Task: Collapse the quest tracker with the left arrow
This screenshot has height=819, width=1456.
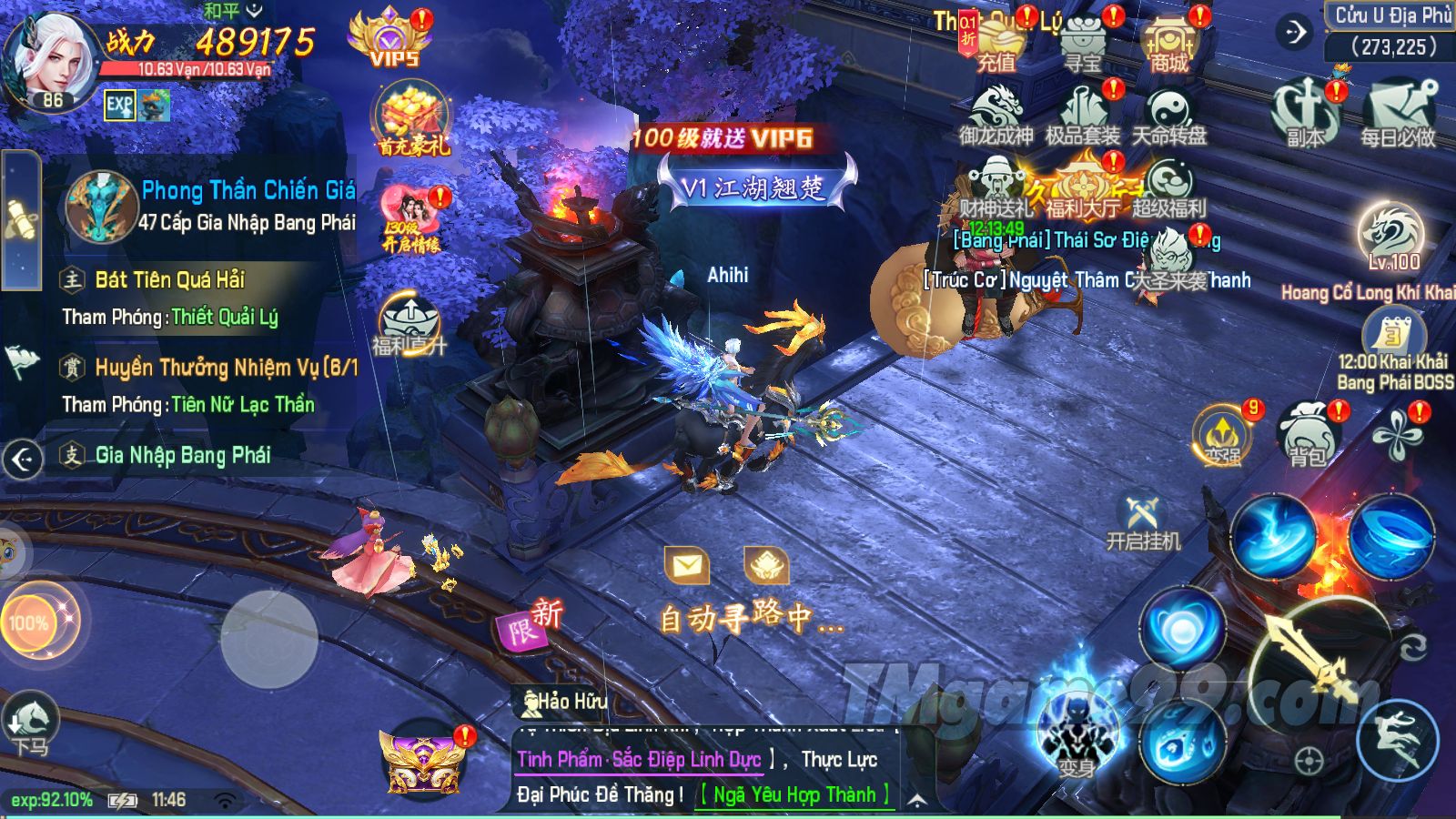Action: click(x=23, y=460)
